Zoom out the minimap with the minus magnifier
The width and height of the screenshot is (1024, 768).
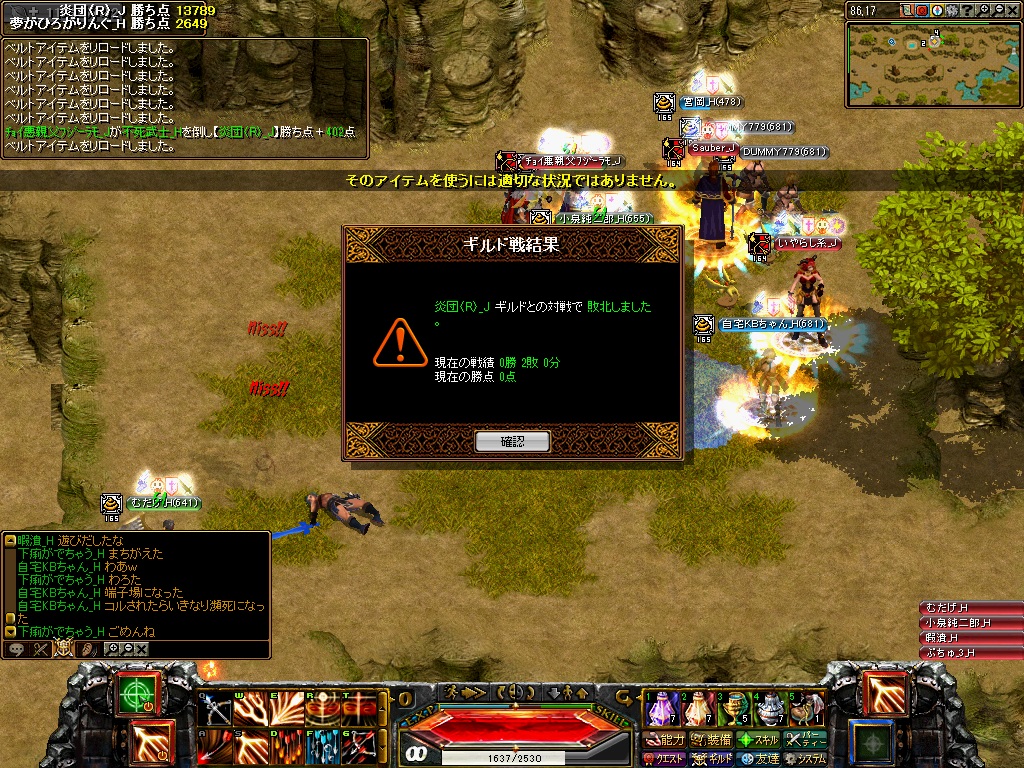coord(998,11)
